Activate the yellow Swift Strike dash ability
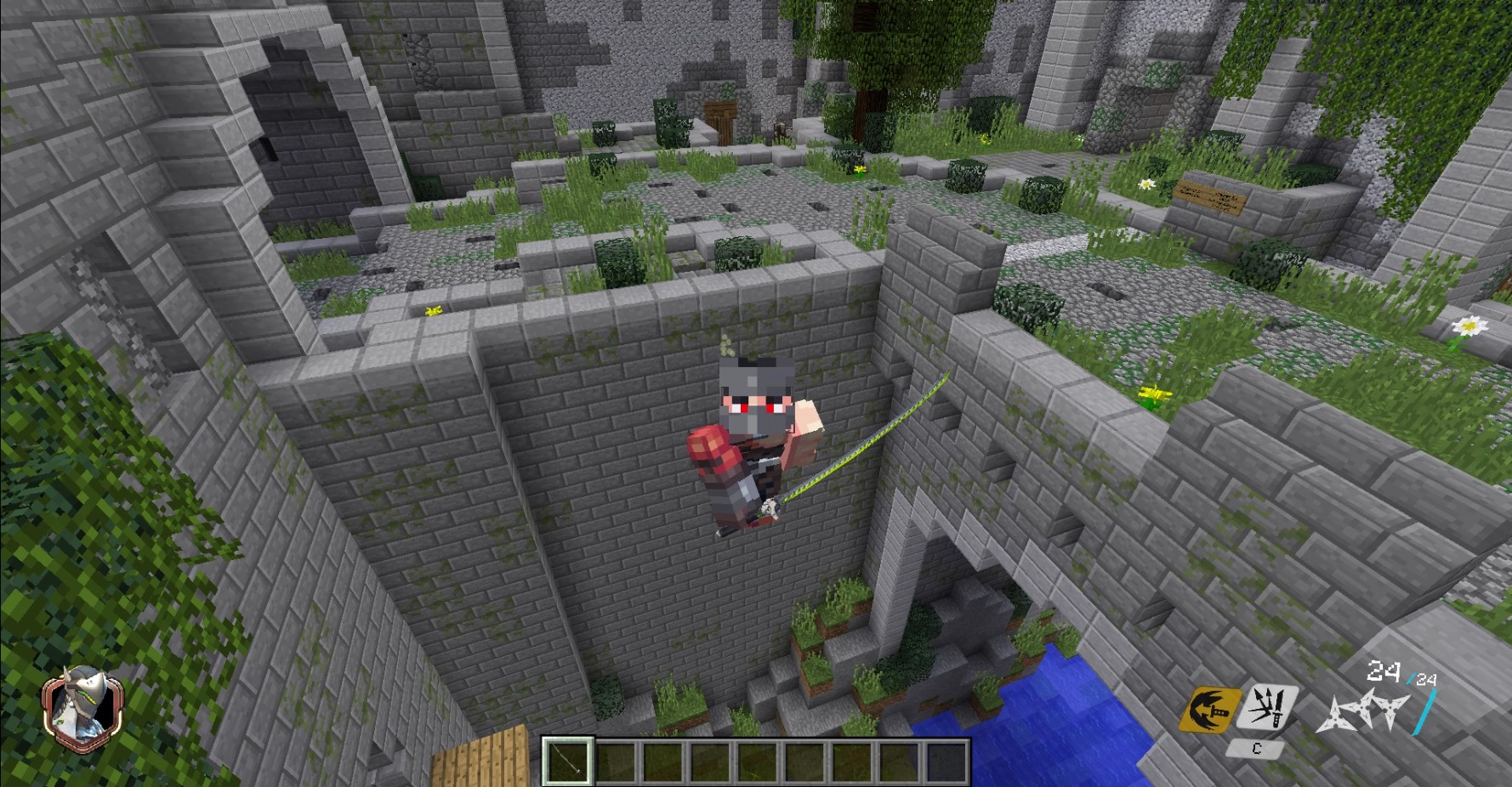 (1208, 710)
